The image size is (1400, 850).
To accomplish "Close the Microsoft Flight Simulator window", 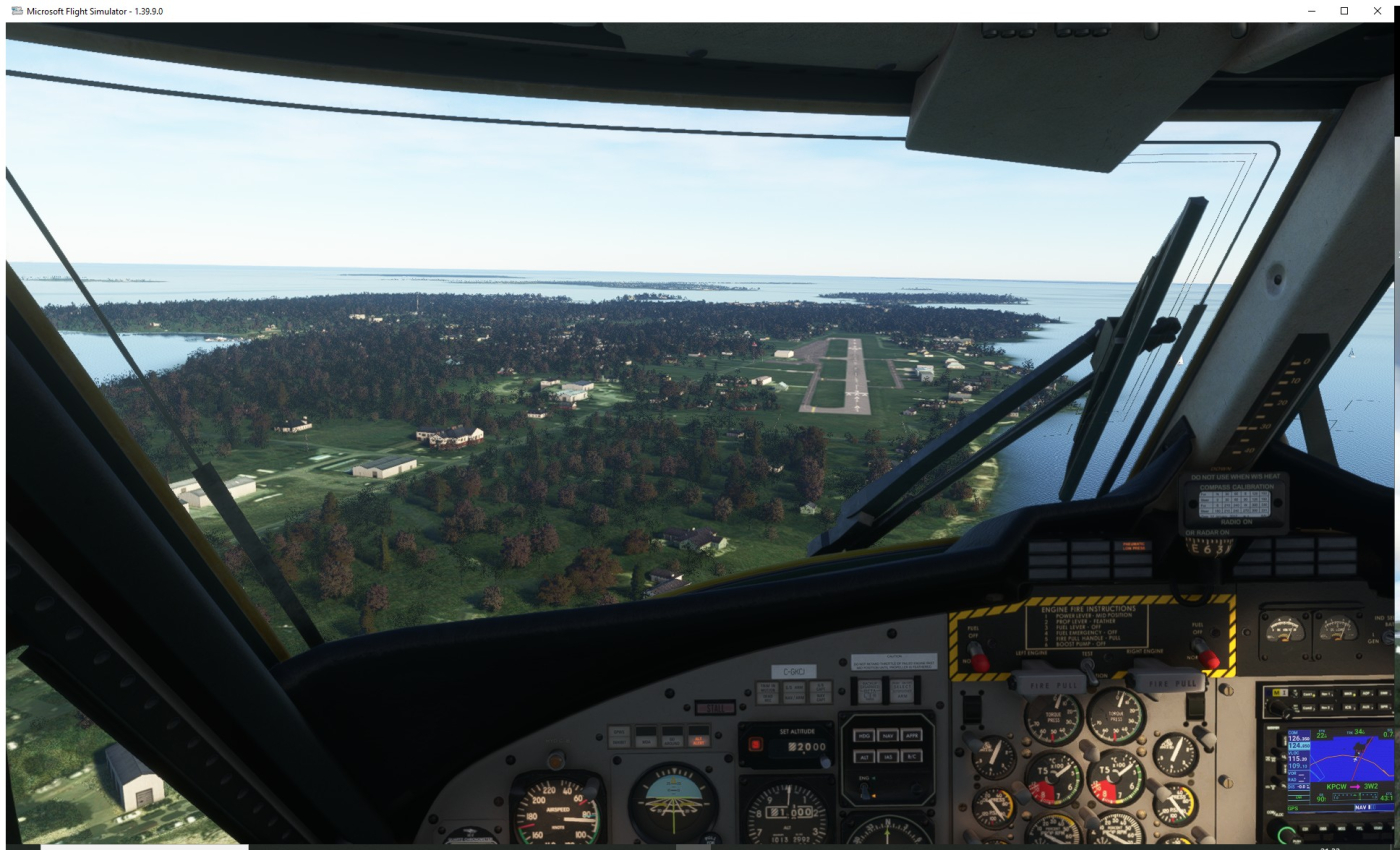I will [1377, 10].
